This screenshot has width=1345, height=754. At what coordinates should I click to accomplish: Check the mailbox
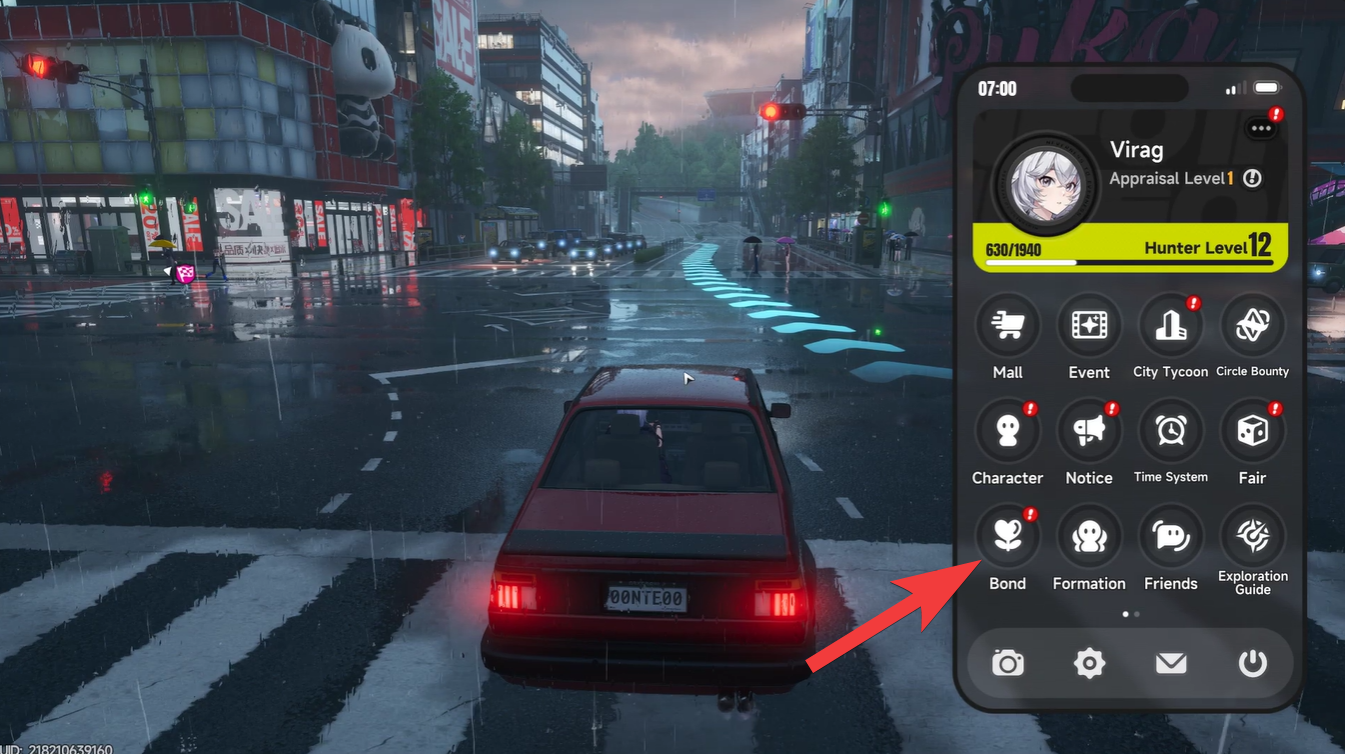1171,663
